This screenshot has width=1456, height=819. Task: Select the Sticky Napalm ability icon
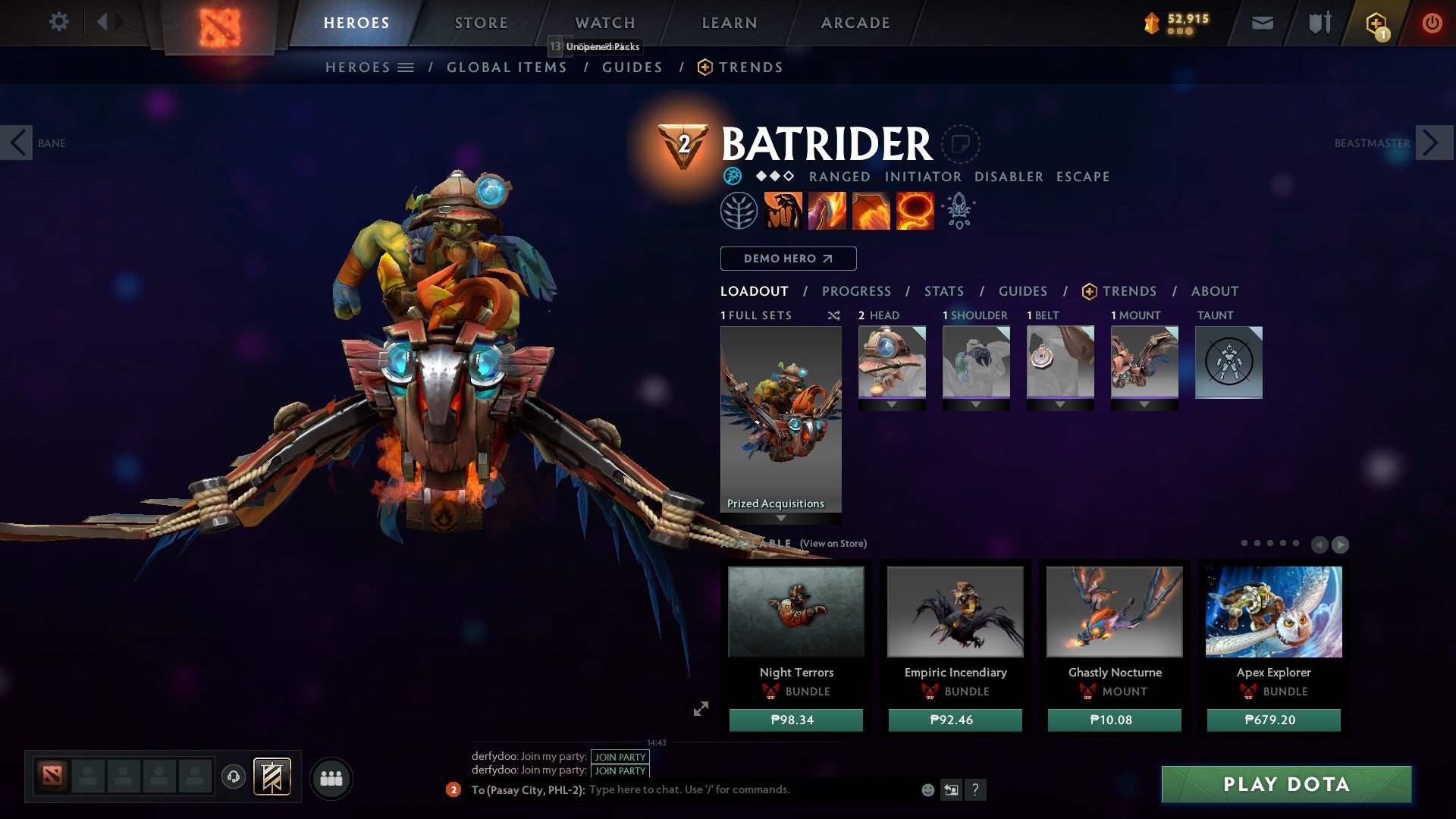(x=783, y=210)
